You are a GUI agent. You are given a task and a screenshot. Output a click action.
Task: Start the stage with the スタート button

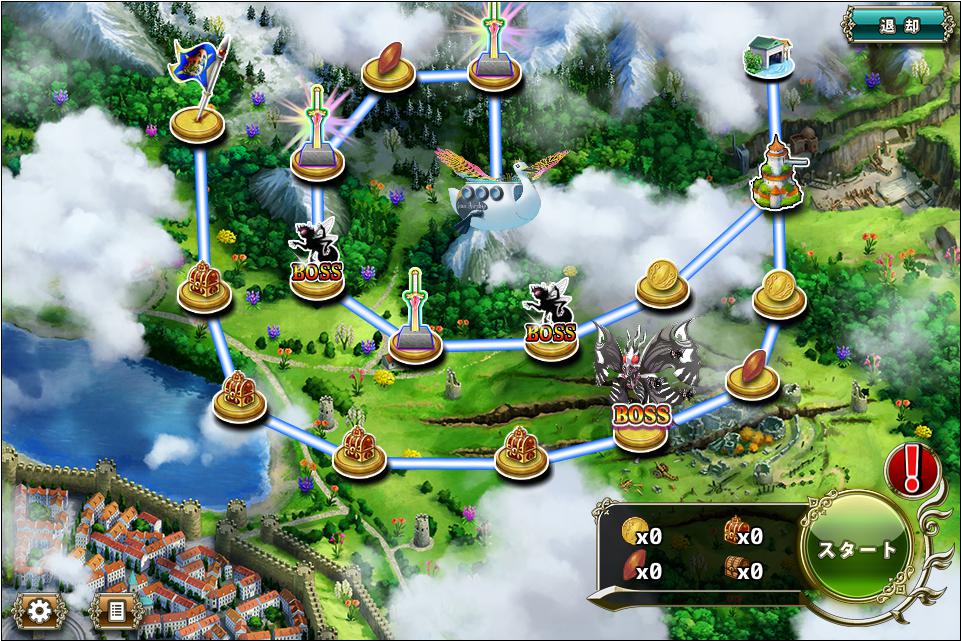pos(858,550)
